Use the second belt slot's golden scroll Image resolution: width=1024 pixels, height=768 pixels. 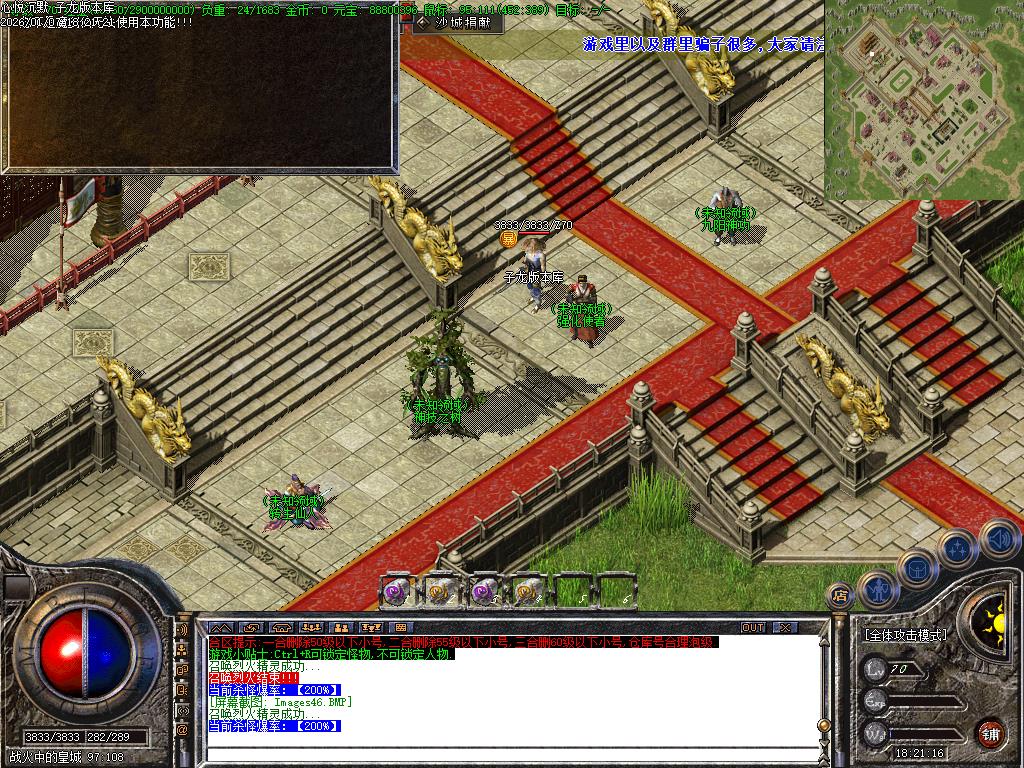coord(441,592)
